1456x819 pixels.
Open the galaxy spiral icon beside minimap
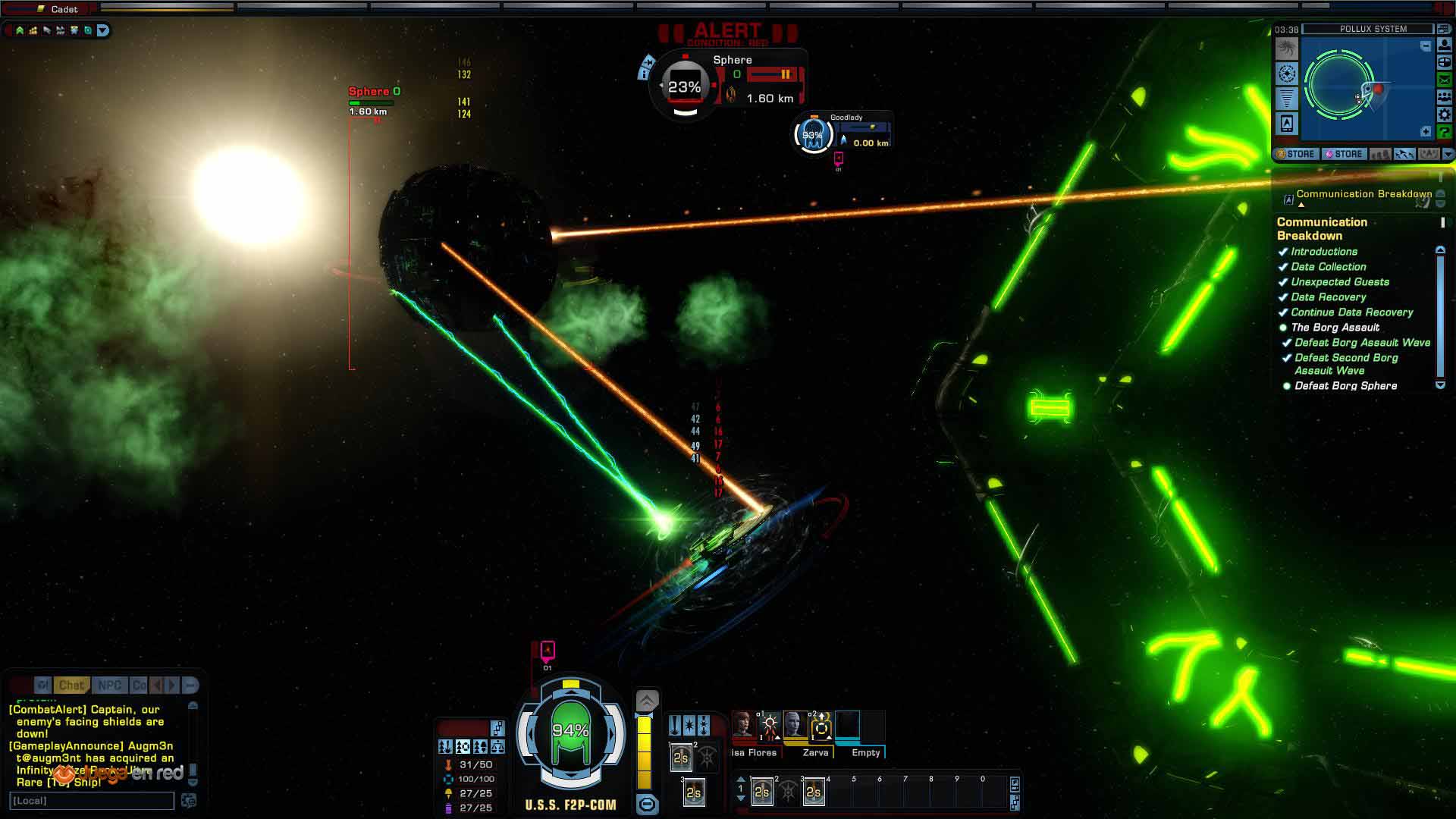coord(1287,49)
